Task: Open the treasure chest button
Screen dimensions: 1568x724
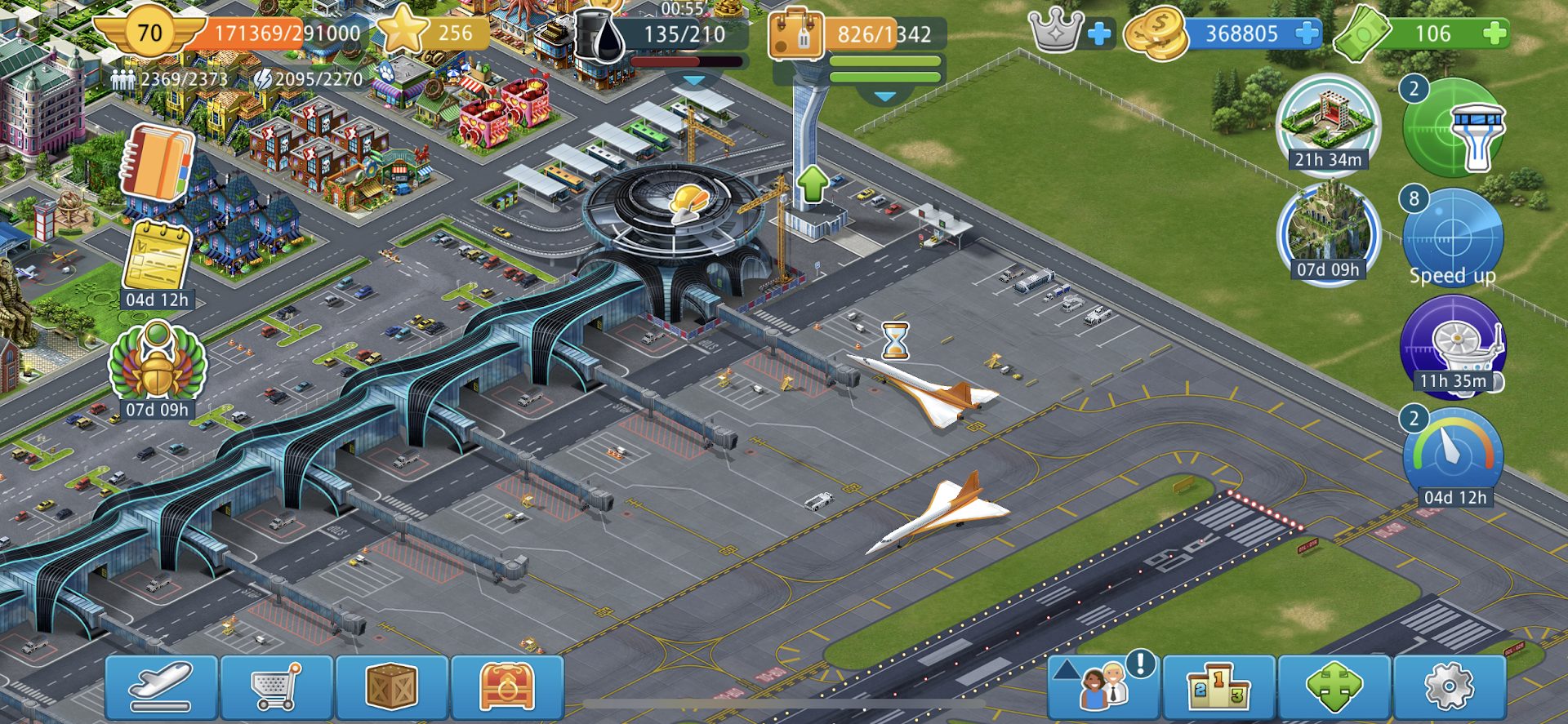Action: 507,686
